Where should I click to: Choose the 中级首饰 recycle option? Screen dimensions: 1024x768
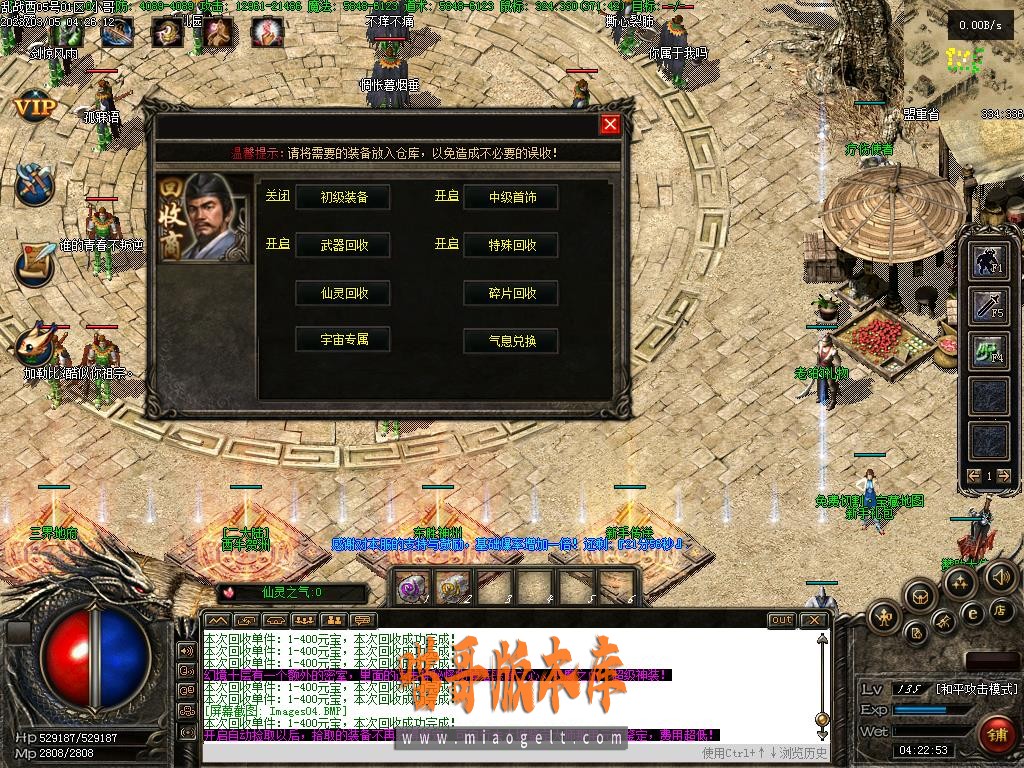512,197
